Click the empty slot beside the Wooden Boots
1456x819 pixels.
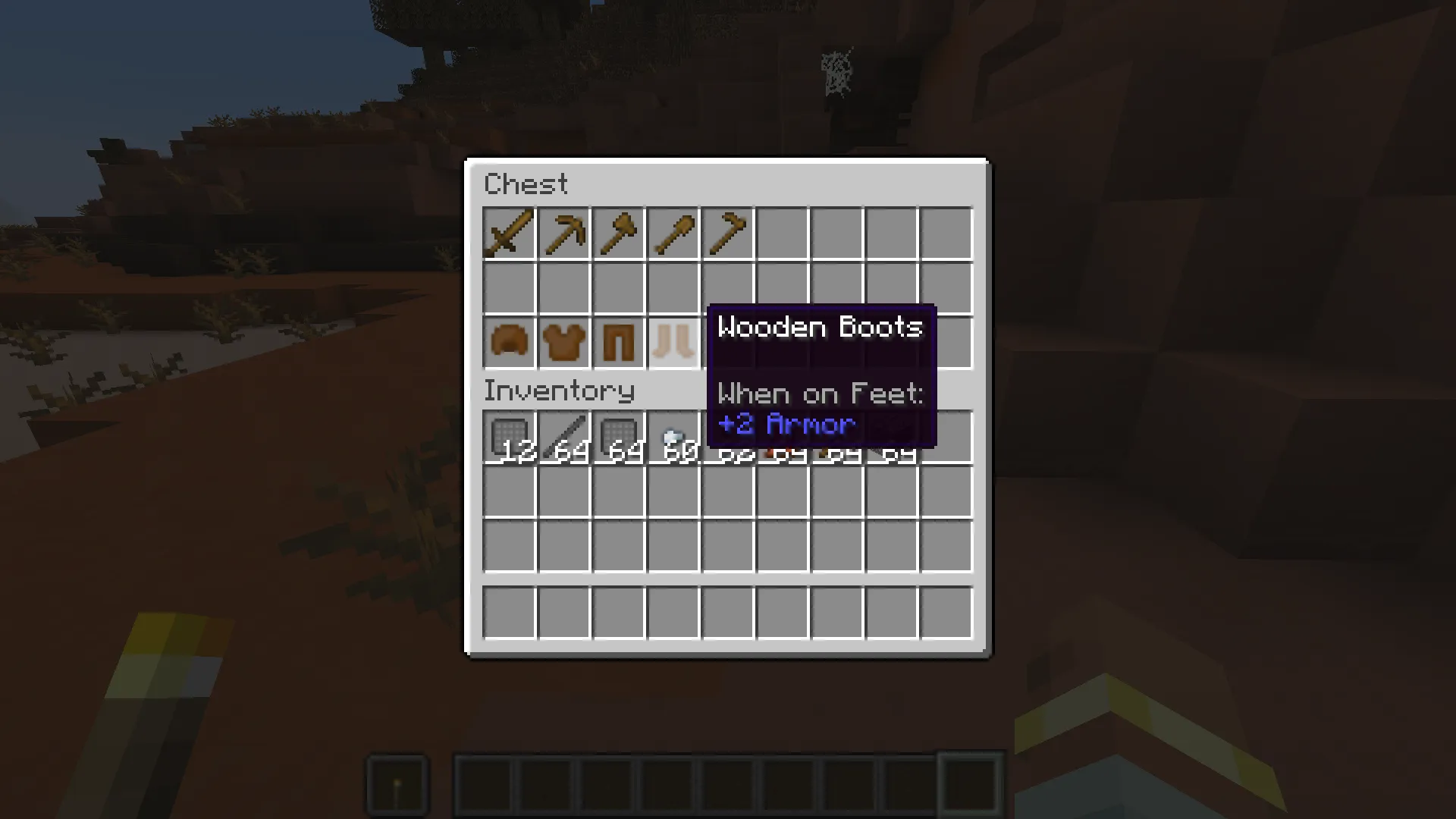click(946, 343)
